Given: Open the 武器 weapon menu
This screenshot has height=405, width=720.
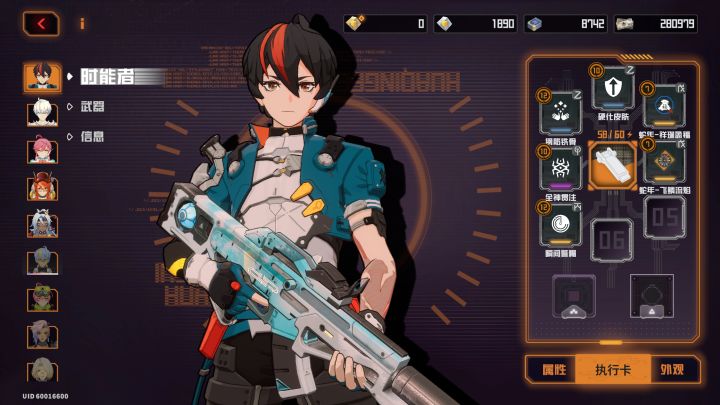Looking at the screenshot, I should tap(91, 106).
